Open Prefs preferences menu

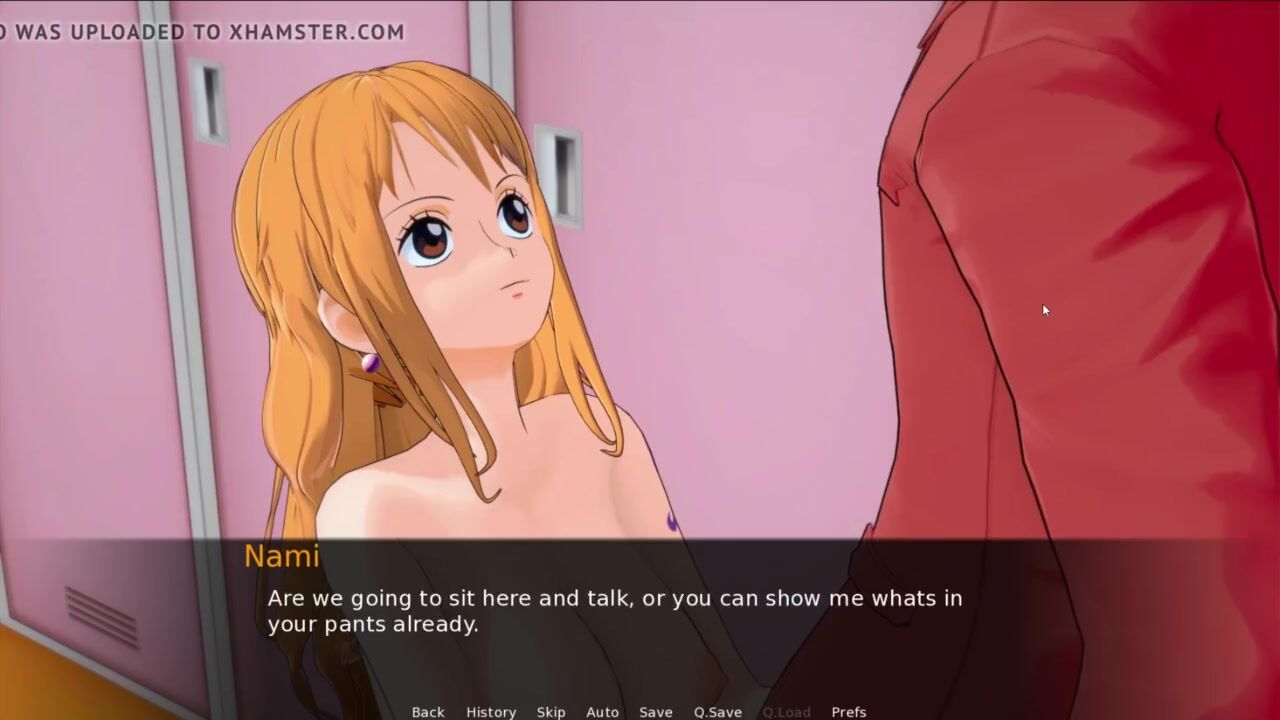click(849, 712)
